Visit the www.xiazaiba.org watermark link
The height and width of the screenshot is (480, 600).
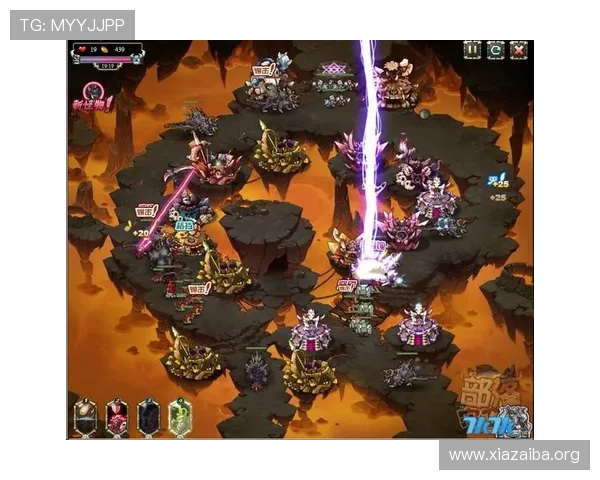click(513, 455)
